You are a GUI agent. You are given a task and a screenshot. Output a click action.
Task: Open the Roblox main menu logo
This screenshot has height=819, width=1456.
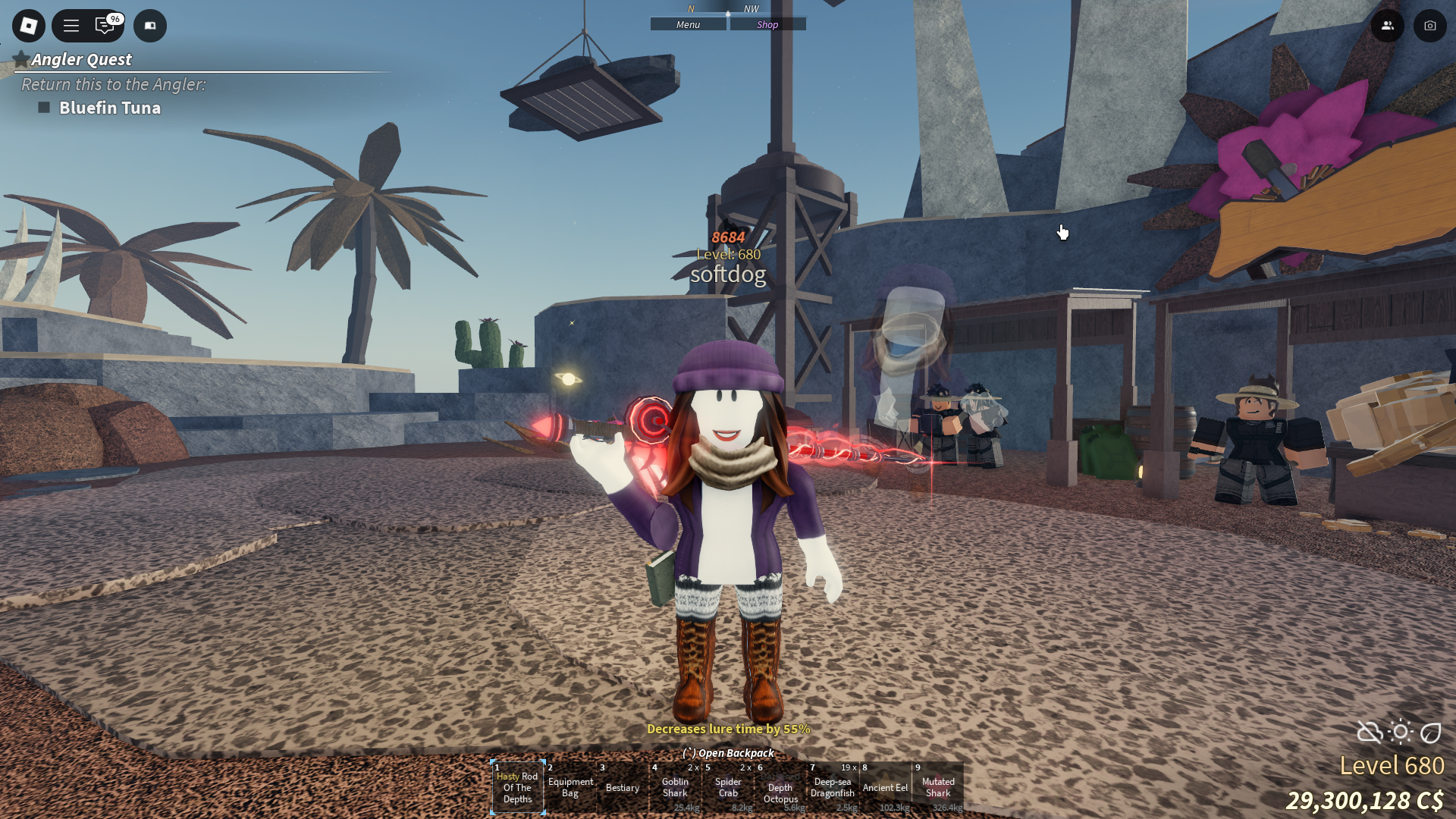[29, 26]
